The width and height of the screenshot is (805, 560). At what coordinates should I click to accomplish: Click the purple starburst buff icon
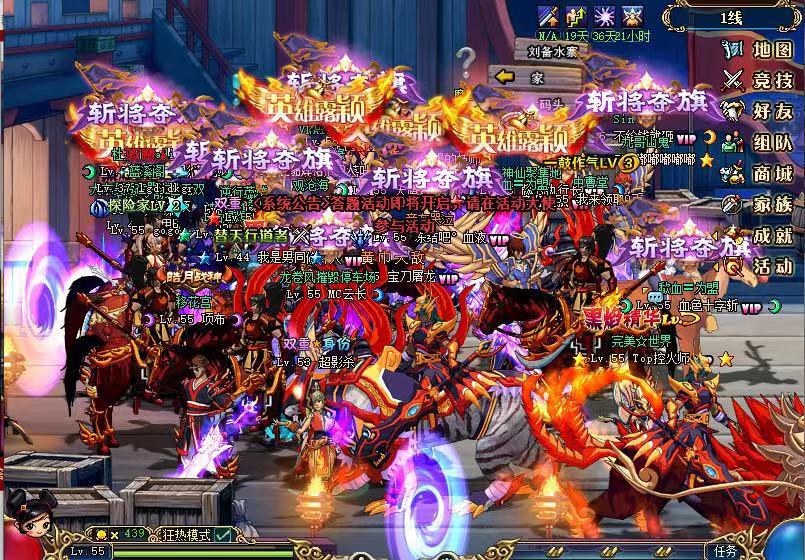click(604, 15)
